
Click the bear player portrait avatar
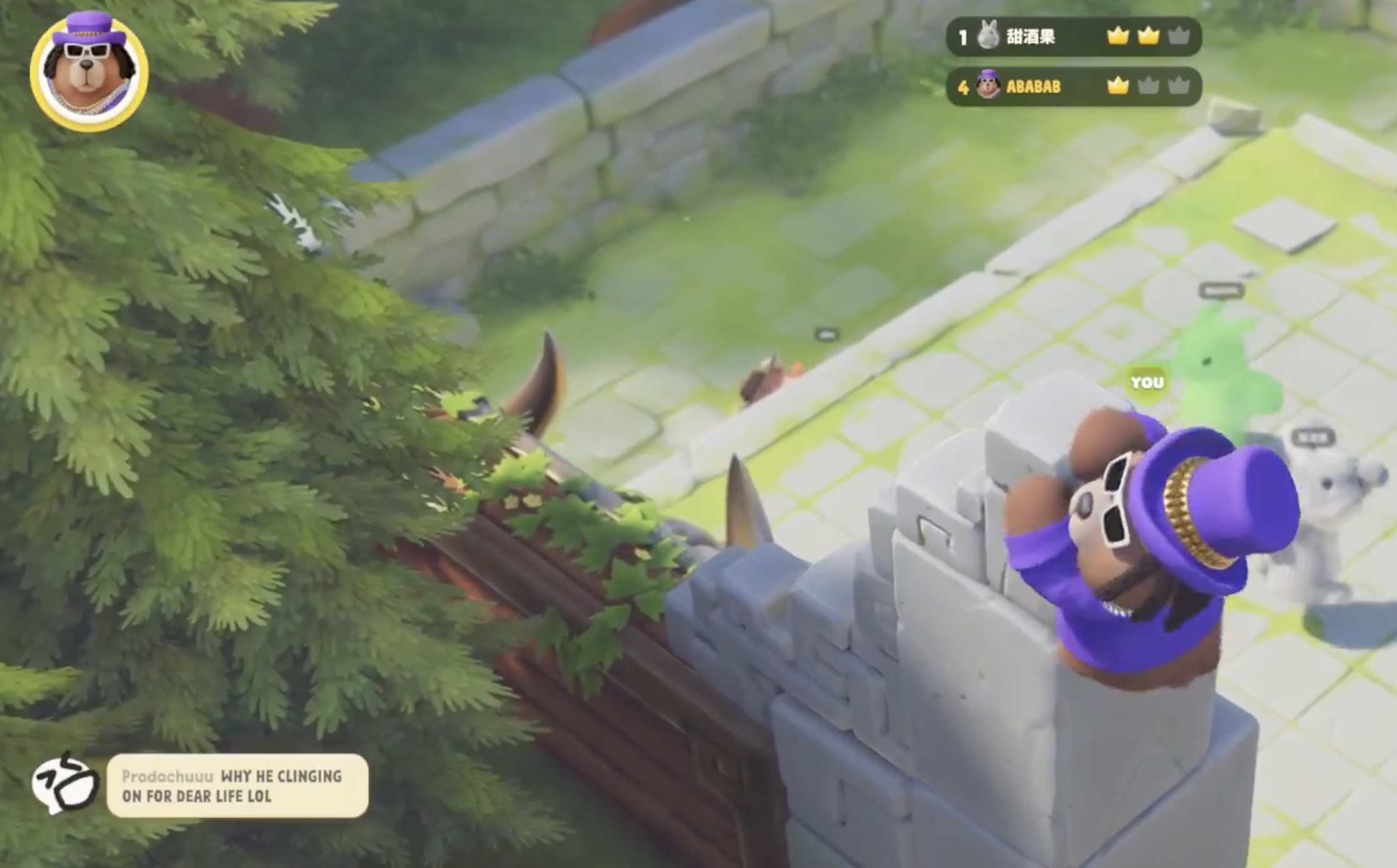click(x=89, y=72)
